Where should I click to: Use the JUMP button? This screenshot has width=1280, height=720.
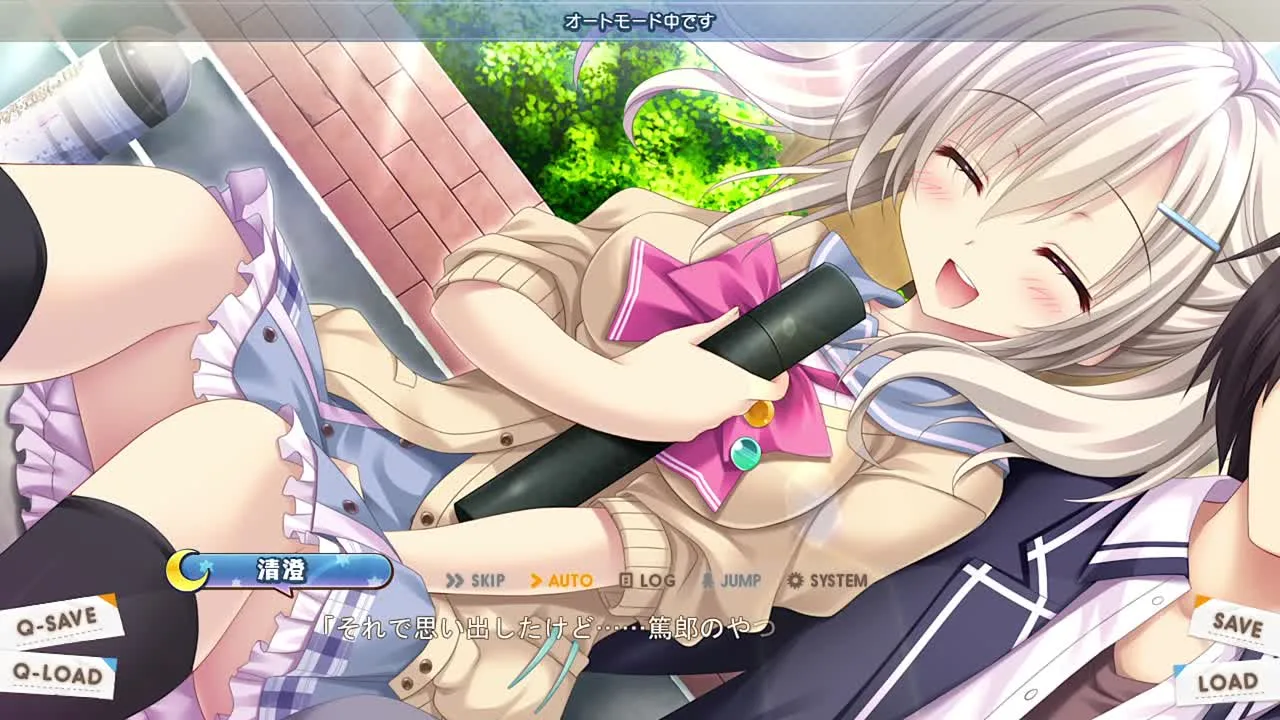pos(731,580)
